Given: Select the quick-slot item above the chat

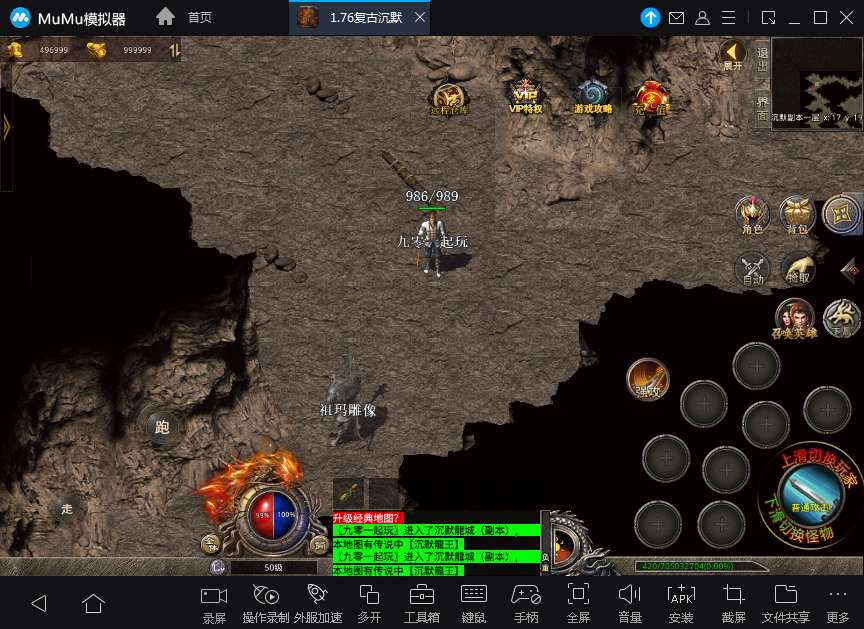Looking at the screenshot, I should pyautogui.click(x=349, y=494).
